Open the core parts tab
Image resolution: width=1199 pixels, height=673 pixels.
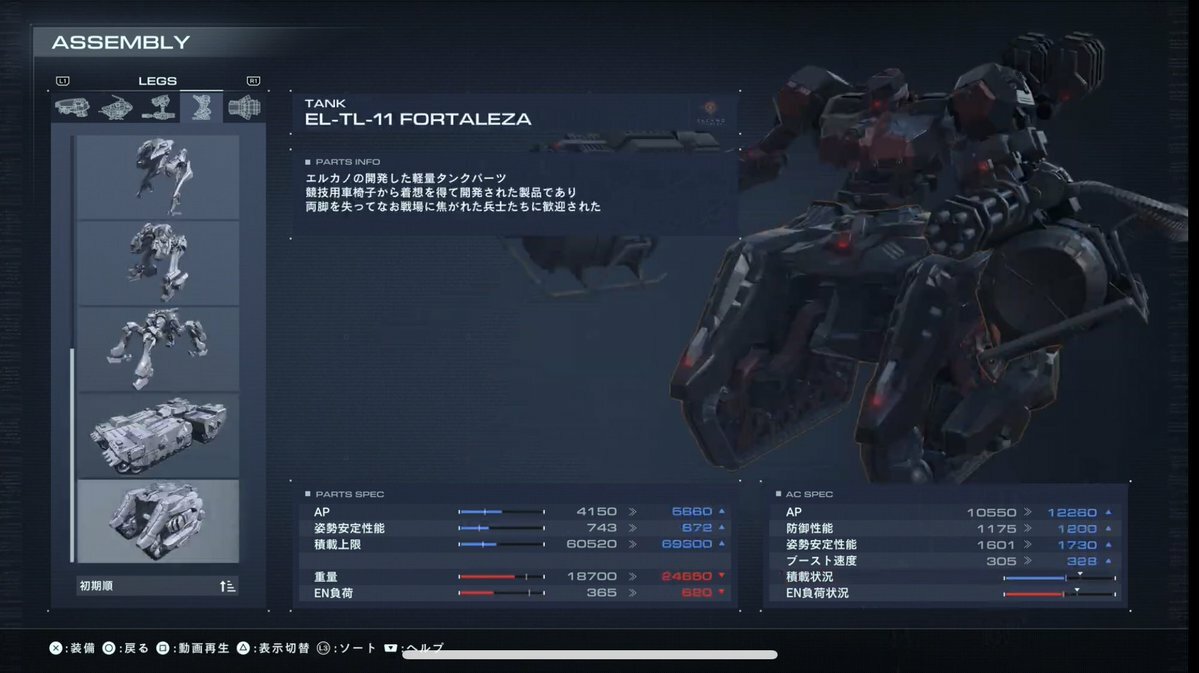[x=116, y=107]
